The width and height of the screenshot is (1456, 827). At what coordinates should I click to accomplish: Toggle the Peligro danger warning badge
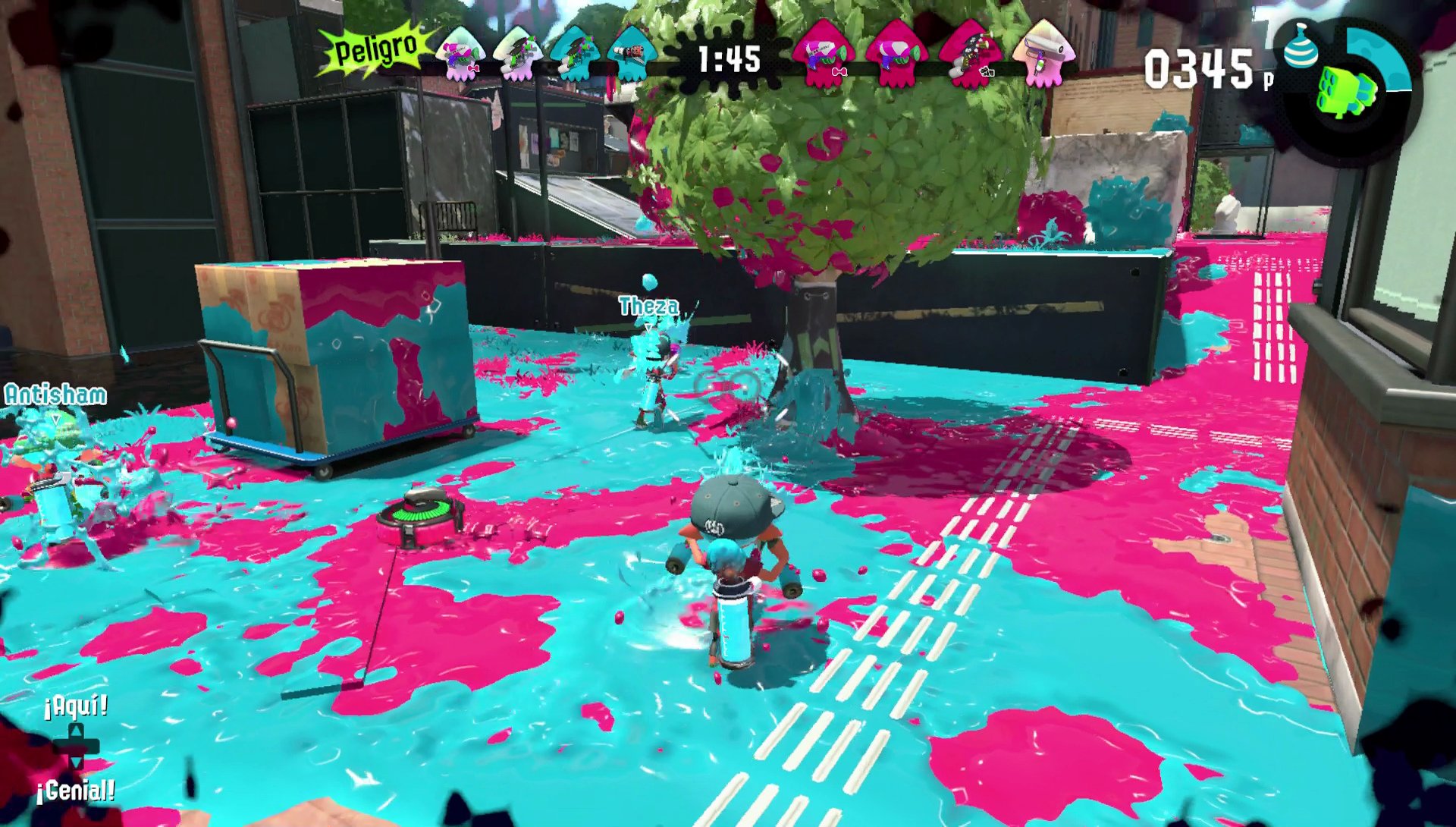coord(372,49)
